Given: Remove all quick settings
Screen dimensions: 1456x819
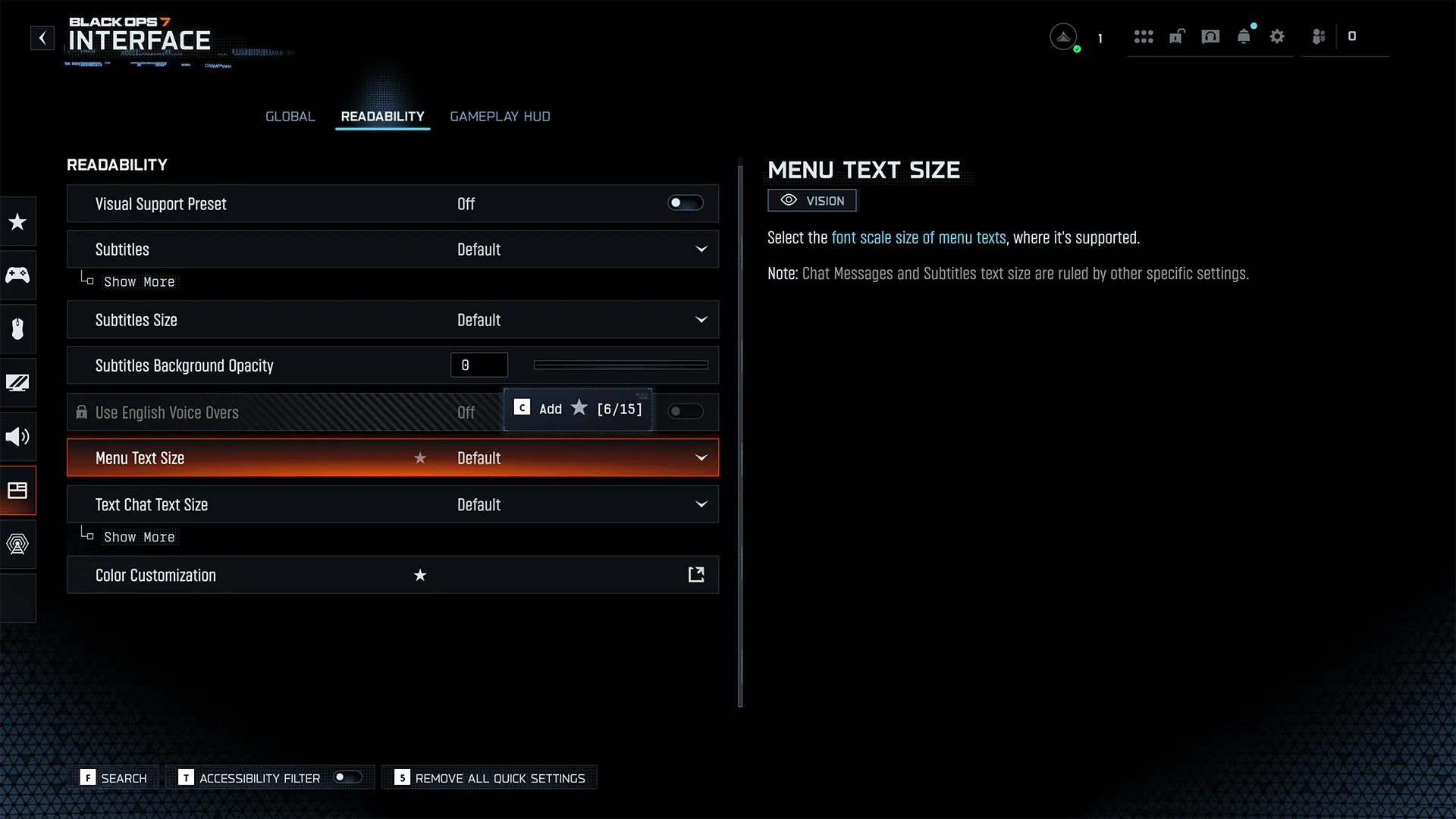Looking at the screenshot, I should [490, 778].
